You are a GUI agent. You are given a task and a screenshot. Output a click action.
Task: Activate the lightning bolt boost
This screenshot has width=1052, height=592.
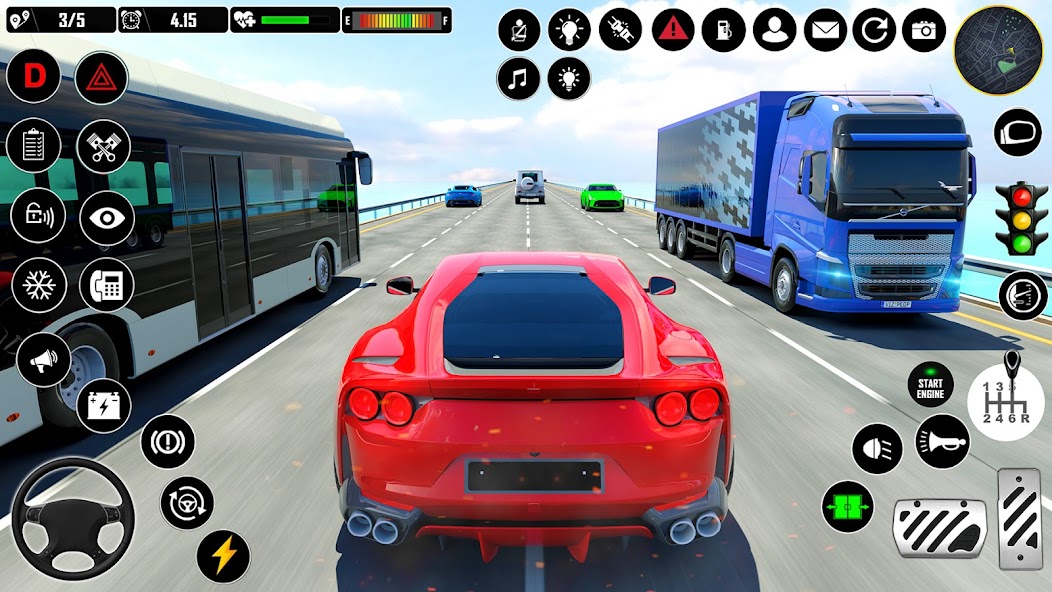[x=223, y=556]
